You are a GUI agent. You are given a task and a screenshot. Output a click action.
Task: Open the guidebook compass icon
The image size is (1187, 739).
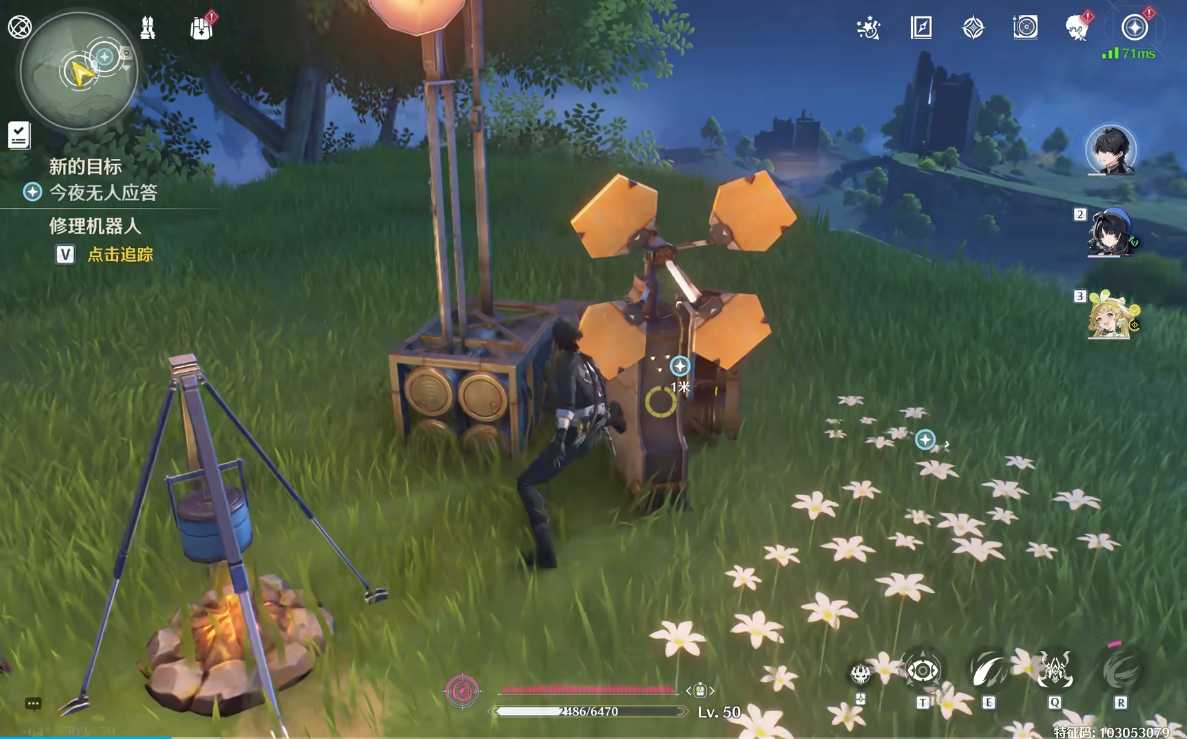921,28
